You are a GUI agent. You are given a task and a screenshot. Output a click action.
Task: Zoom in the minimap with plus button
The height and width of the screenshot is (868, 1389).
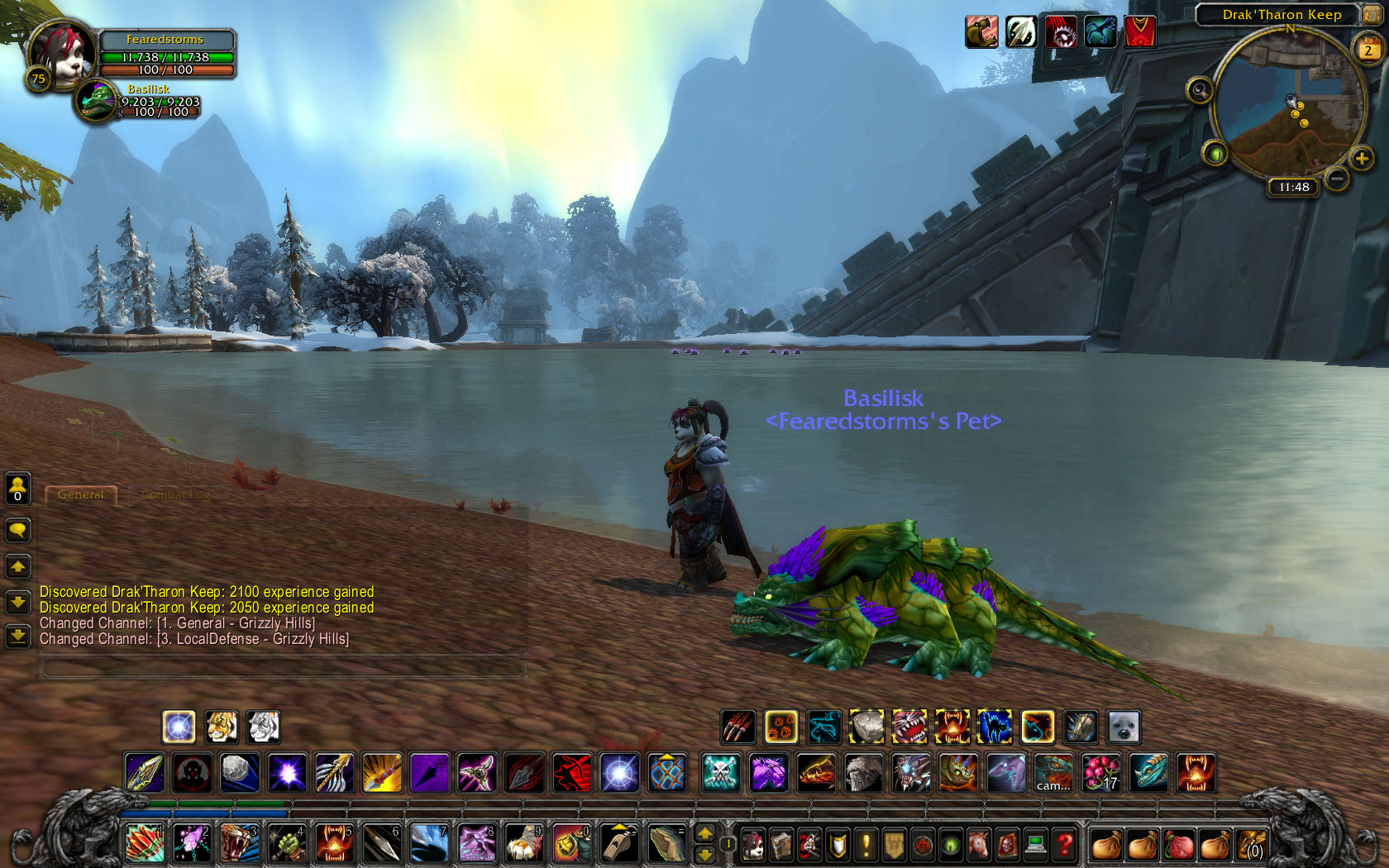pos(1361,158)
